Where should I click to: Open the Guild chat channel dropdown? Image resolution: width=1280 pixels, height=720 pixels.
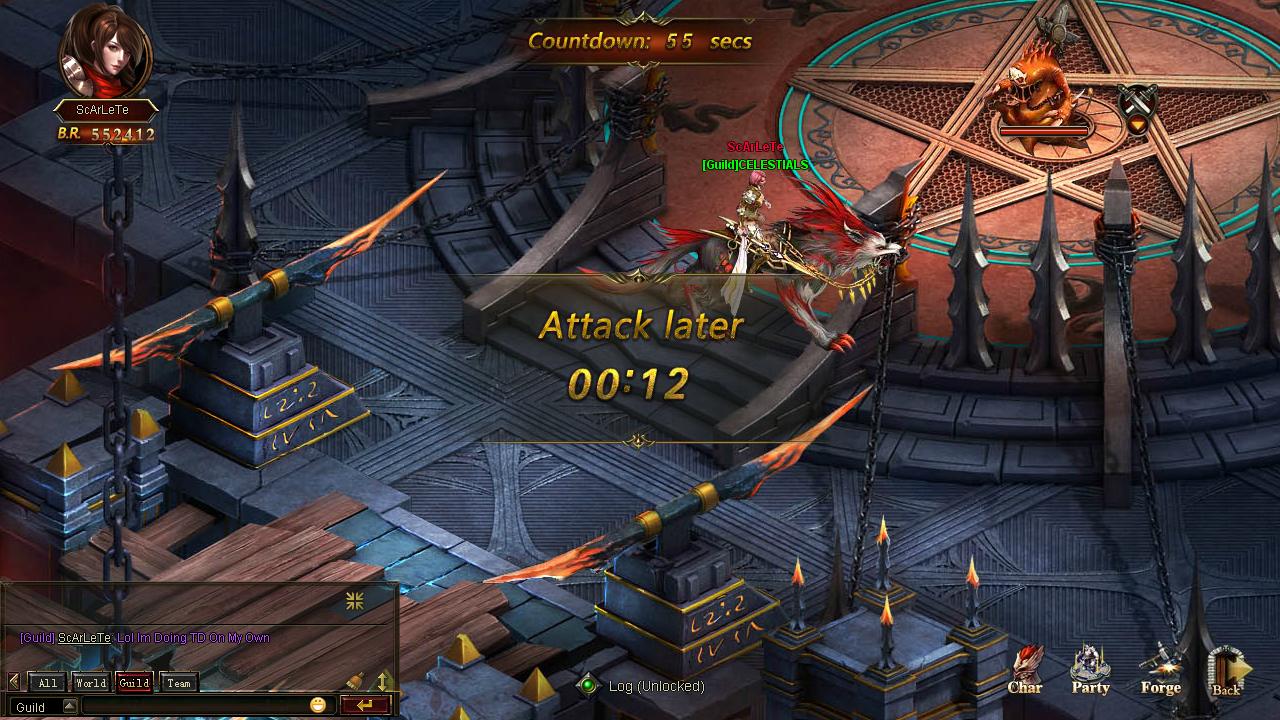(x=69, y=706)
